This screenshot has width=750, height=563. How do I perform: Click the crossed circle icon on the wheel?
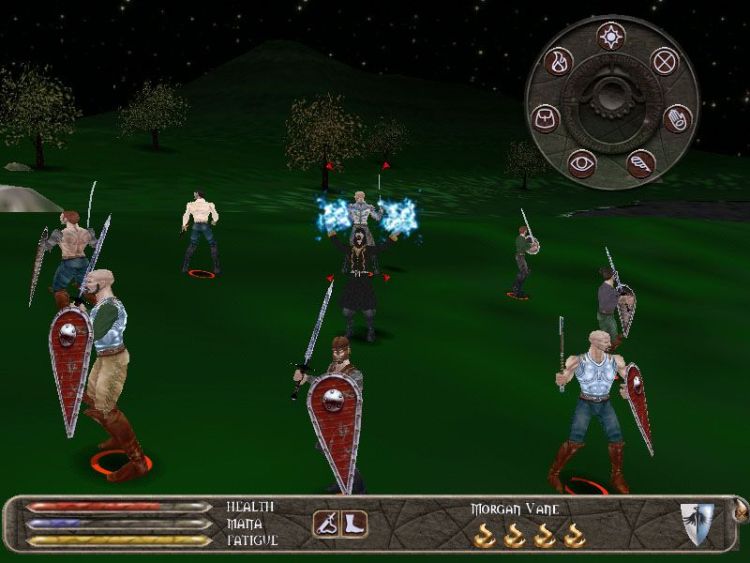tap(665, 62)
